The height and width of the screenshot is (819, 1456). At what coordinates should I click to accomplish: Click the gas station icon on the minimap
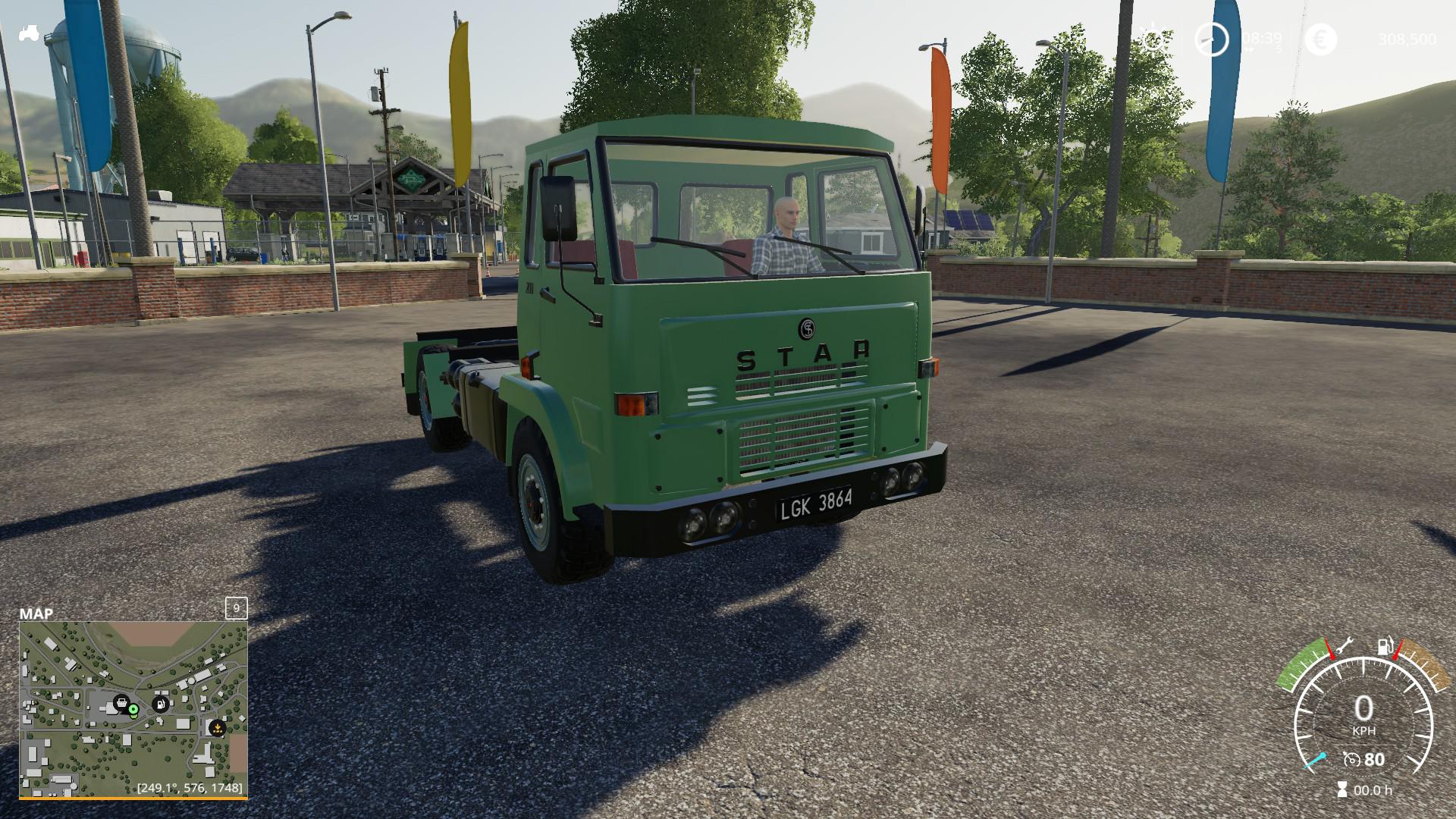161,704
